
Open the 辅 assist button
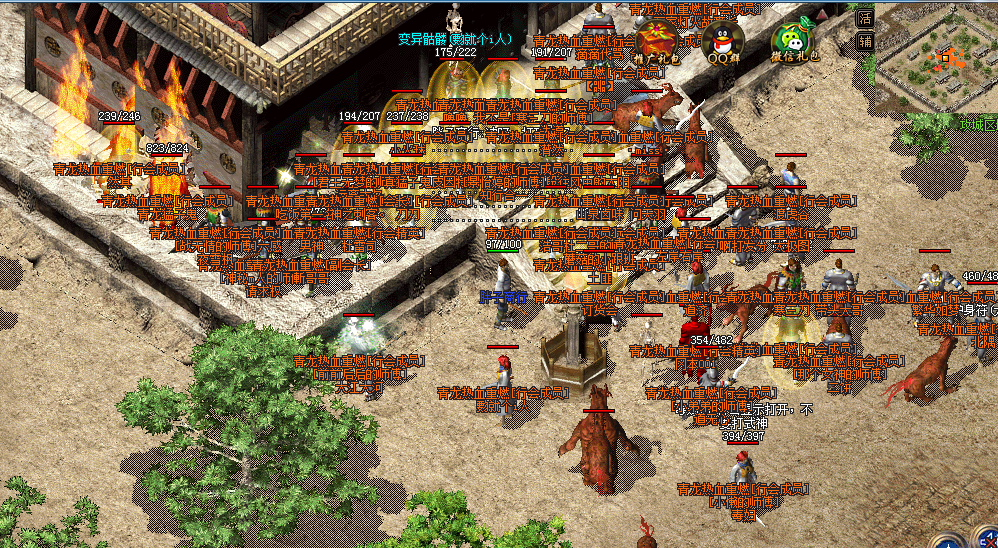(x=866, y=42)
